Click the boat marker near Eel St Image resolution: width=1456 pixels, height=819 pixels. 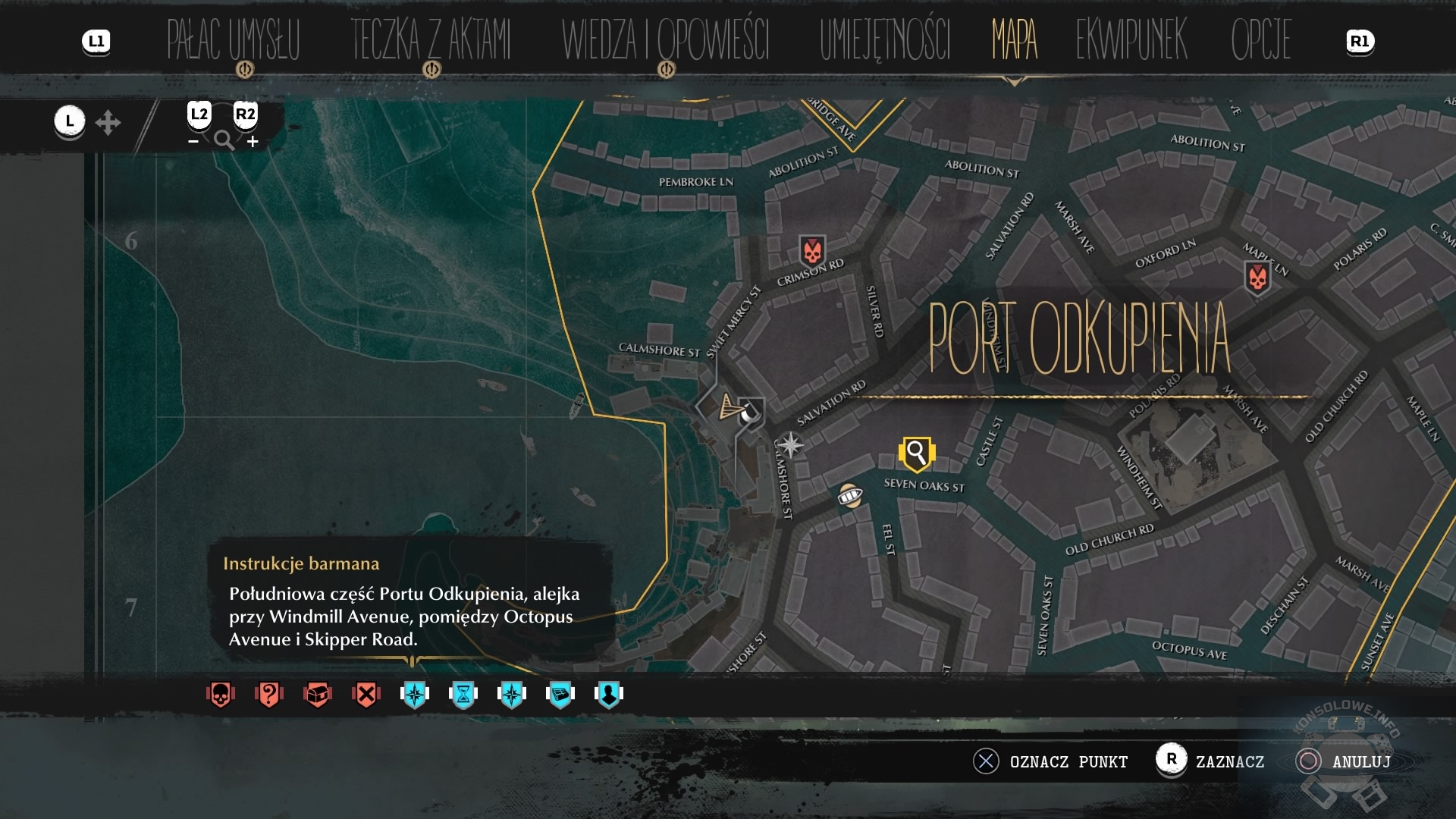point(849,496)
